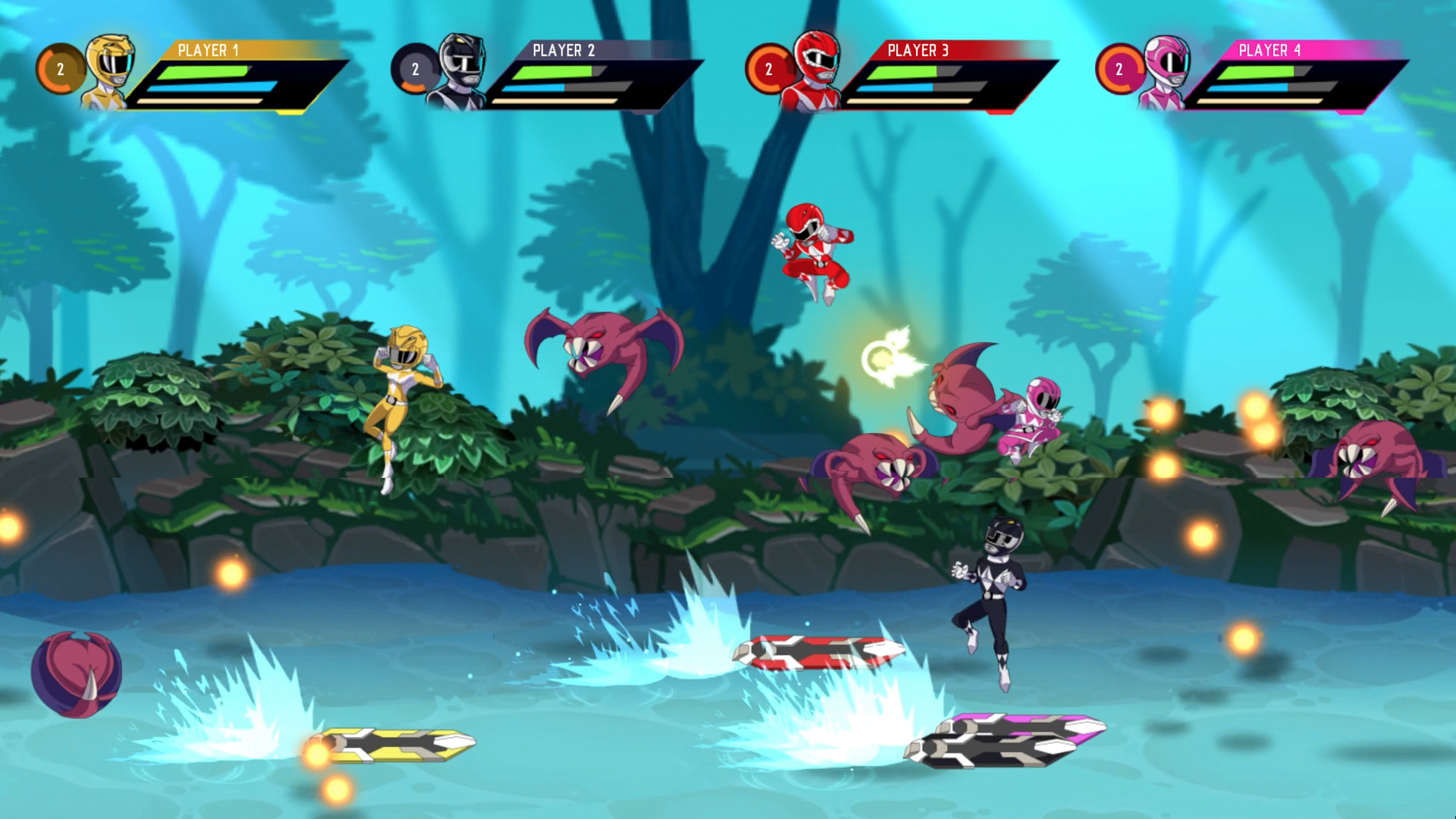The width and height of the screenshot is (1456, 819).
Task: Click the Yellow Ranger portrait for Player 1
Action: [110, 71]
